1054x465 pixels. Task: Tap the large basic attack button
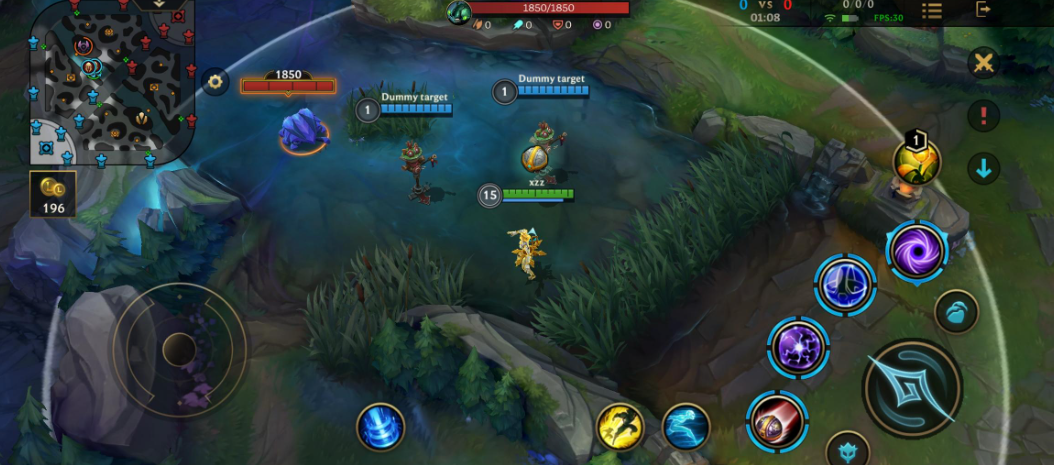pos(912,389)
